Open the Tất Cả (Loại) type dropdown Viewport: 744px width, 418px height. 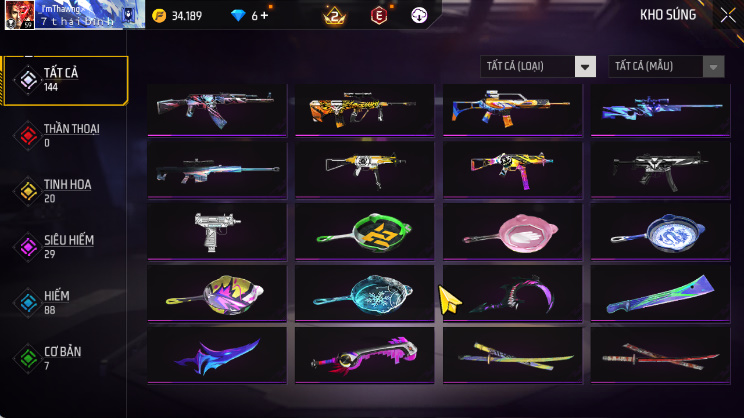point(538,66)
